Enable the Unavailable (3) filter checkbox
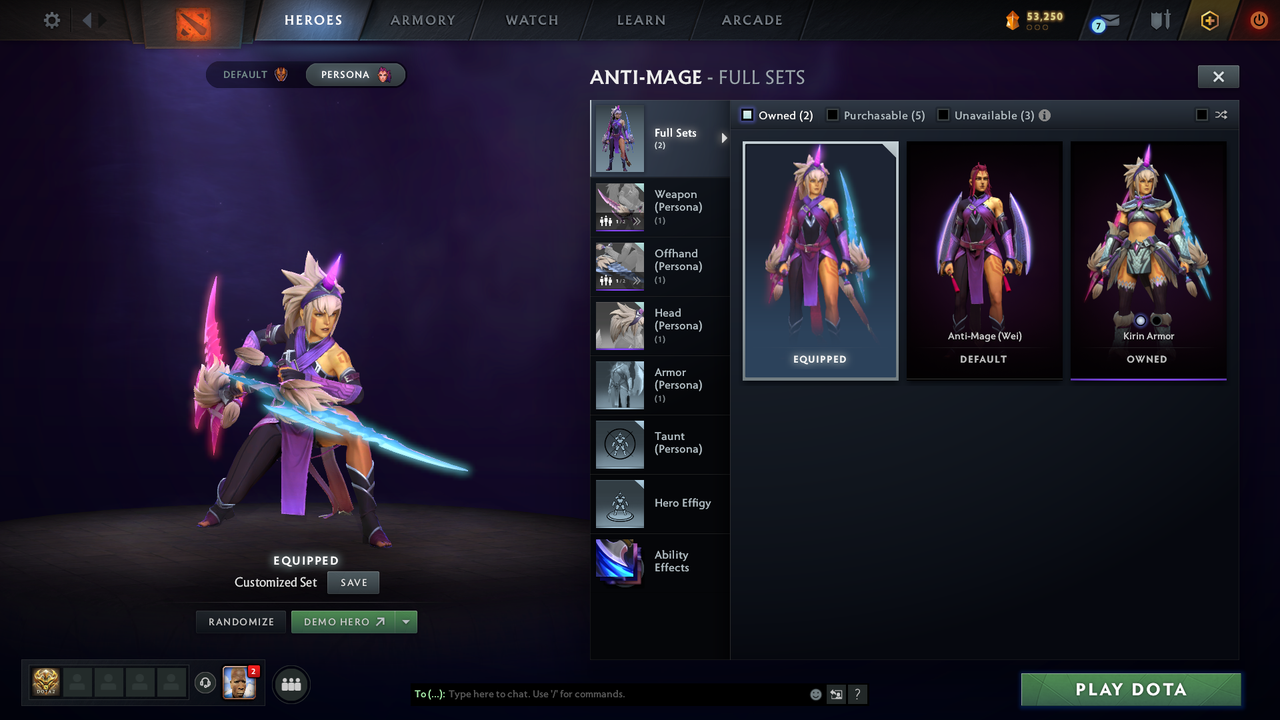Viewport: 1280px width, 720px height. tap(942, 115)
